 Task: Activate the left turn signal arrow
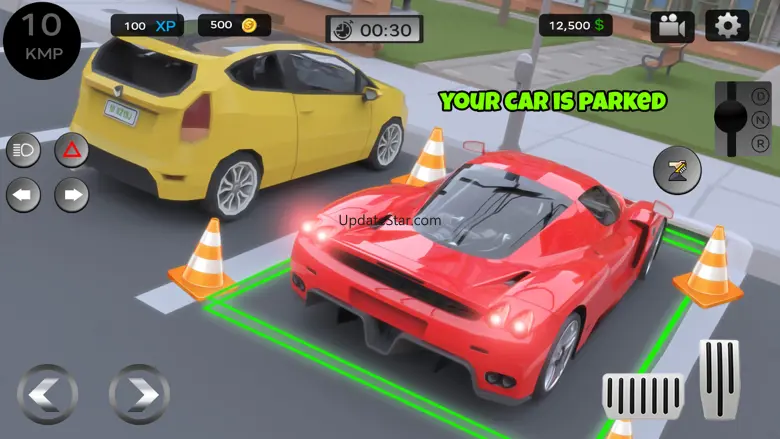[24, 194]
